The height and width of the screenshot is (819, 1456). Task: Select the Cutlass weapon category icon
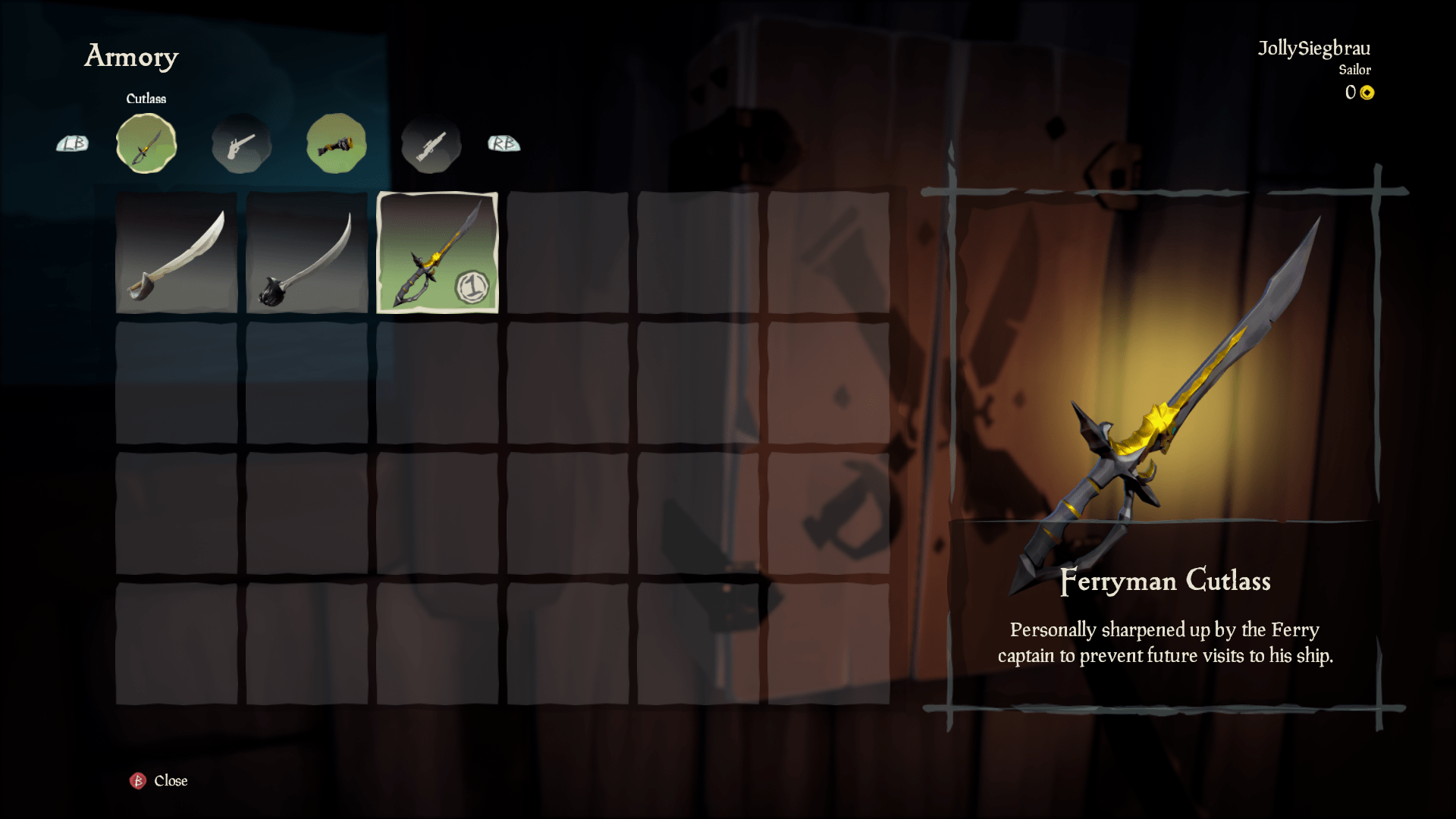[x=147, y=143]
